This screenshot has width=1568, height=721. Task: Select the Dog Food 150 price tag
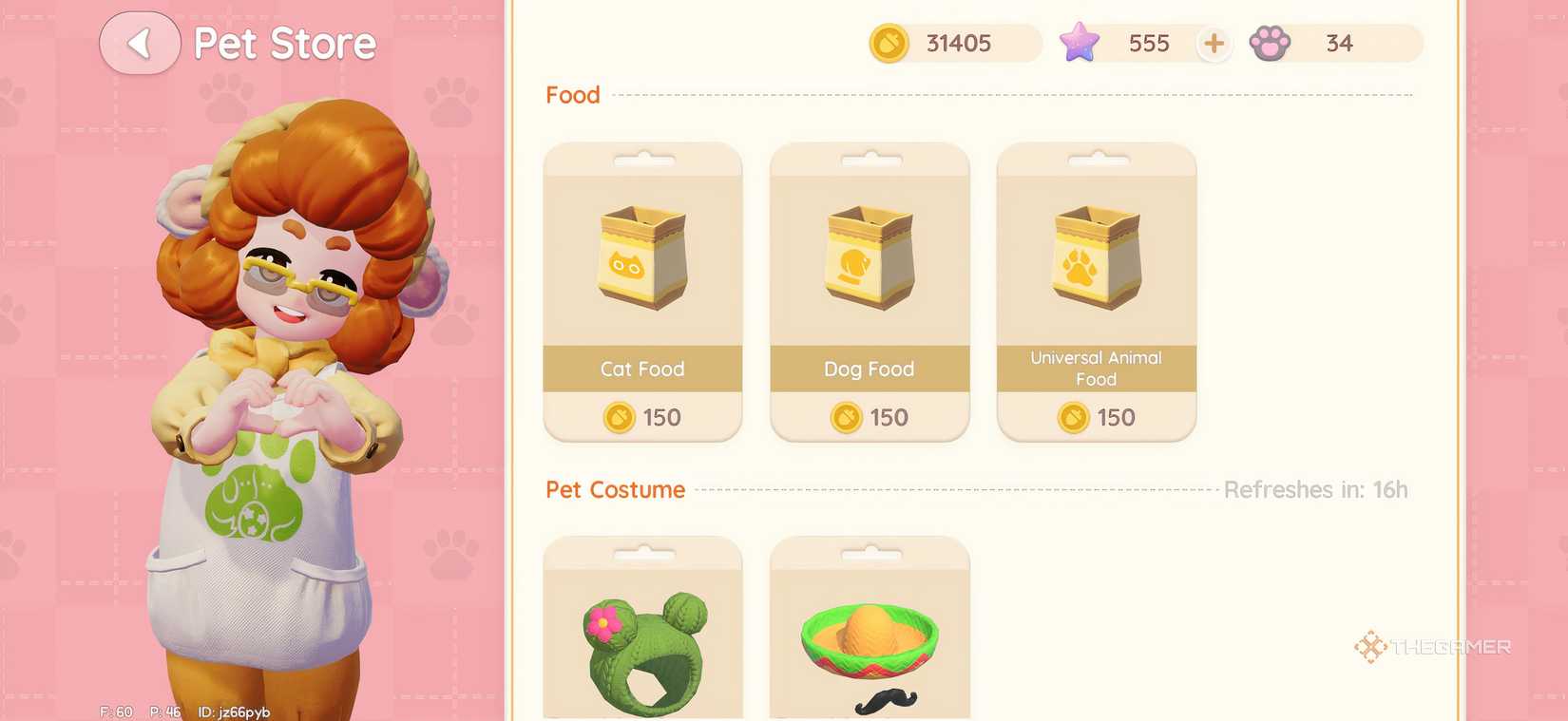(868, 417)
